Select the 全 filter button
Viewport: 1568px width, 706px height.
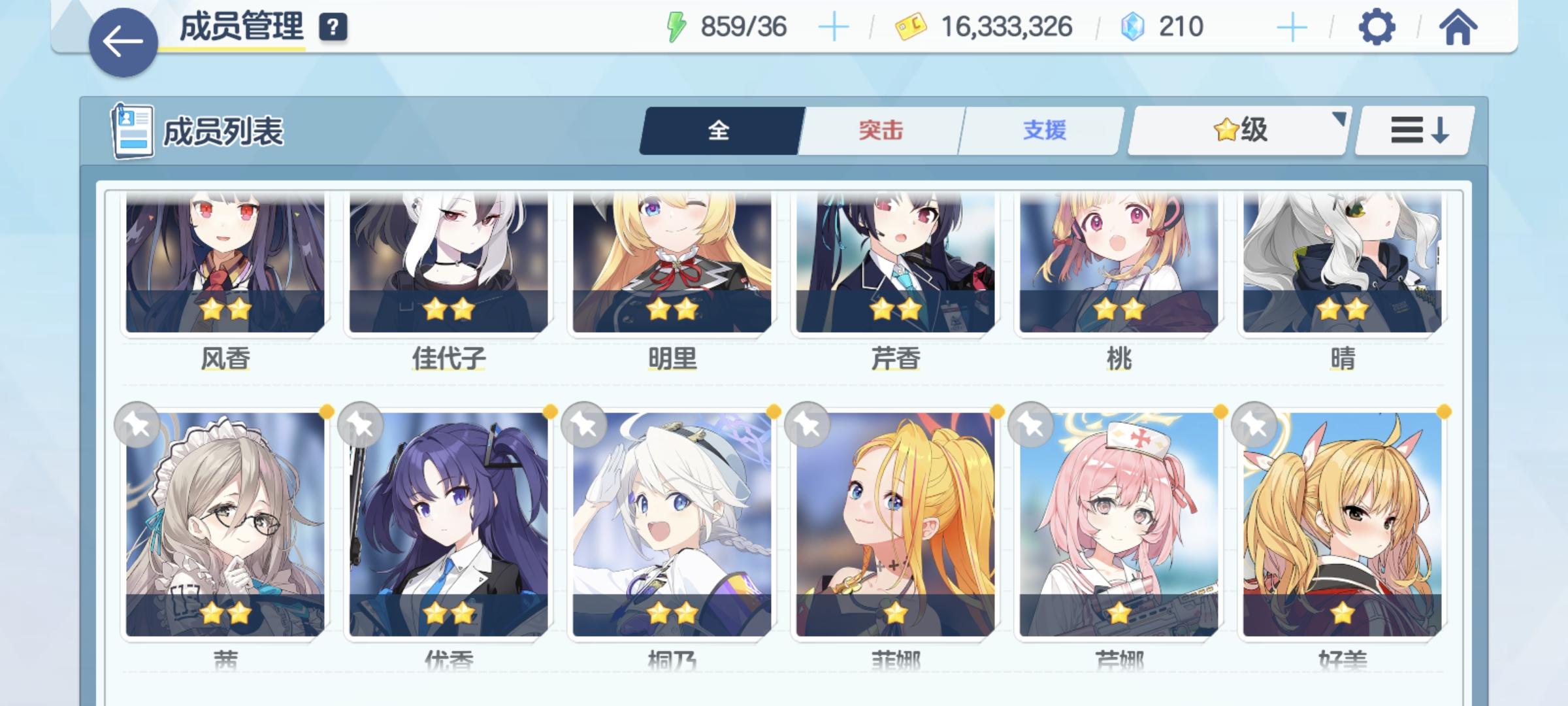coord(719,131)
